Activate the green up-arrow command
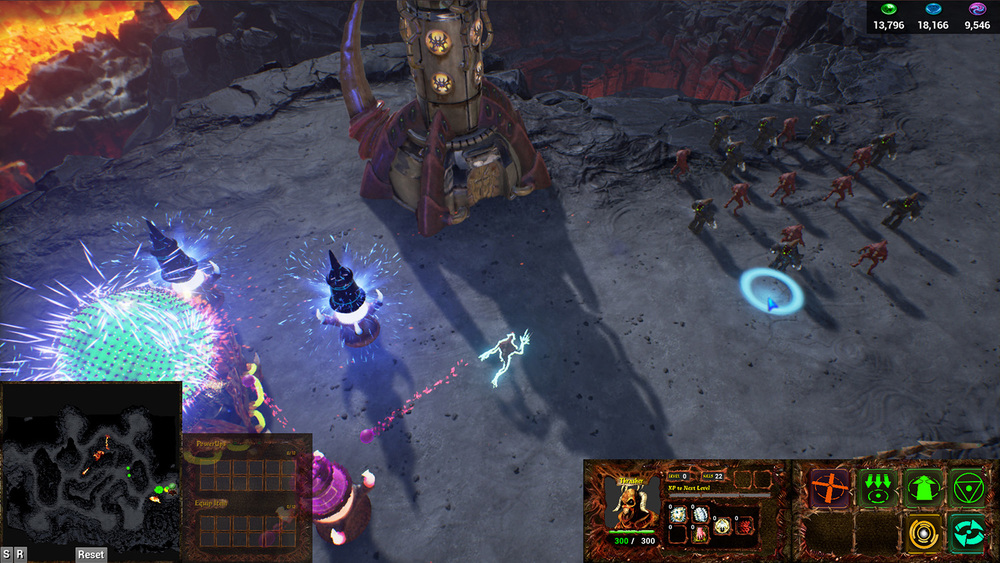The image size is (1000, 563). click(923, 488)
